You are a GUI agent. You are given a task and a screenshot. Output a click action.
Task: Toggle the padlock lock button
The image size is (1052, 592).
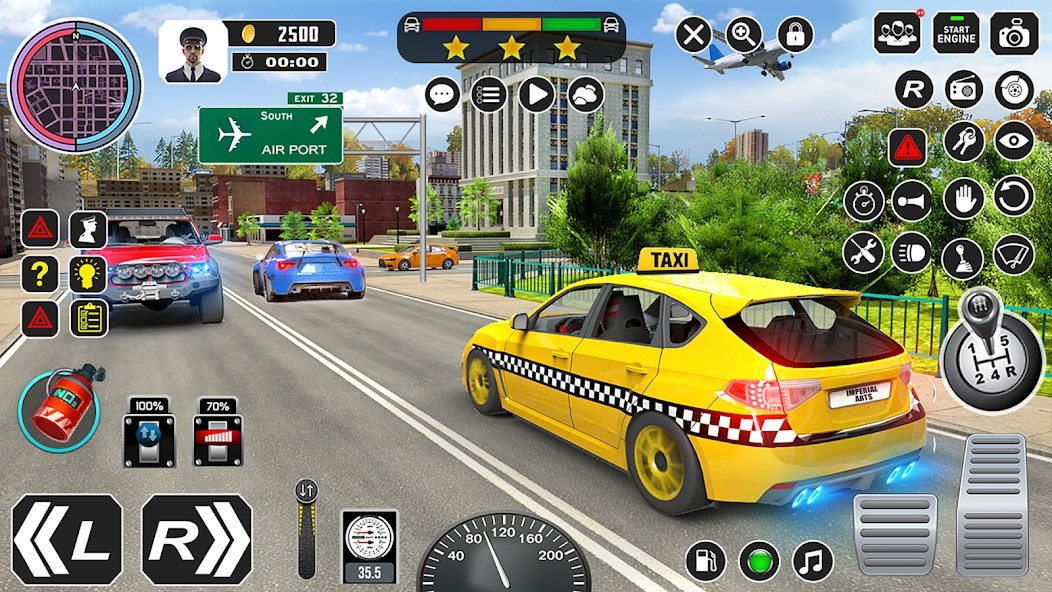coord(795,35)
